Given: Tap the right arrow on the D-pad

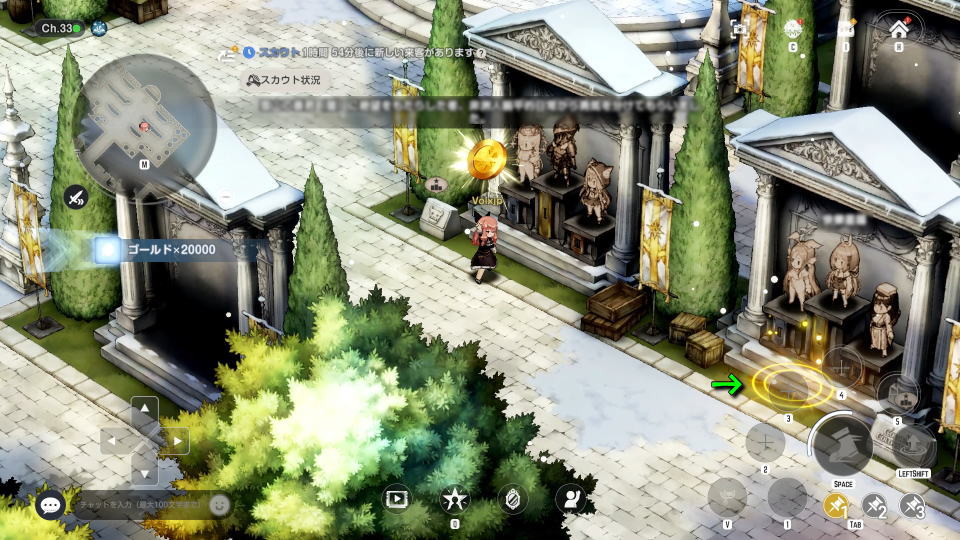Looking at the screenshot, I should coord(176,440).
